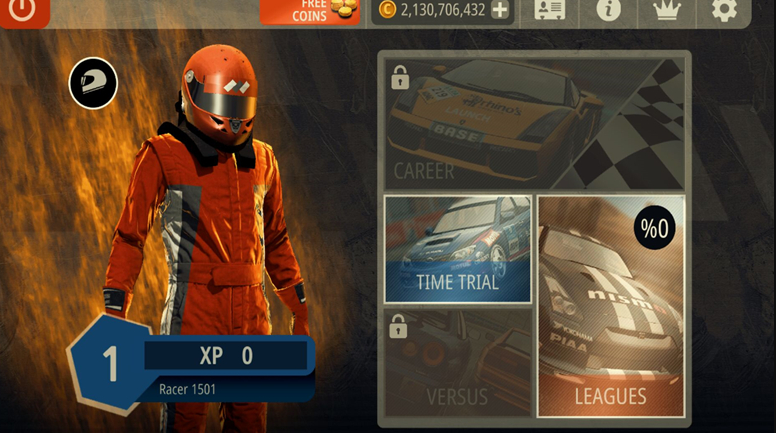Viewport: 776px width, 433px height.
Task: Enter the Leagues mode
Action: (610, 305)
